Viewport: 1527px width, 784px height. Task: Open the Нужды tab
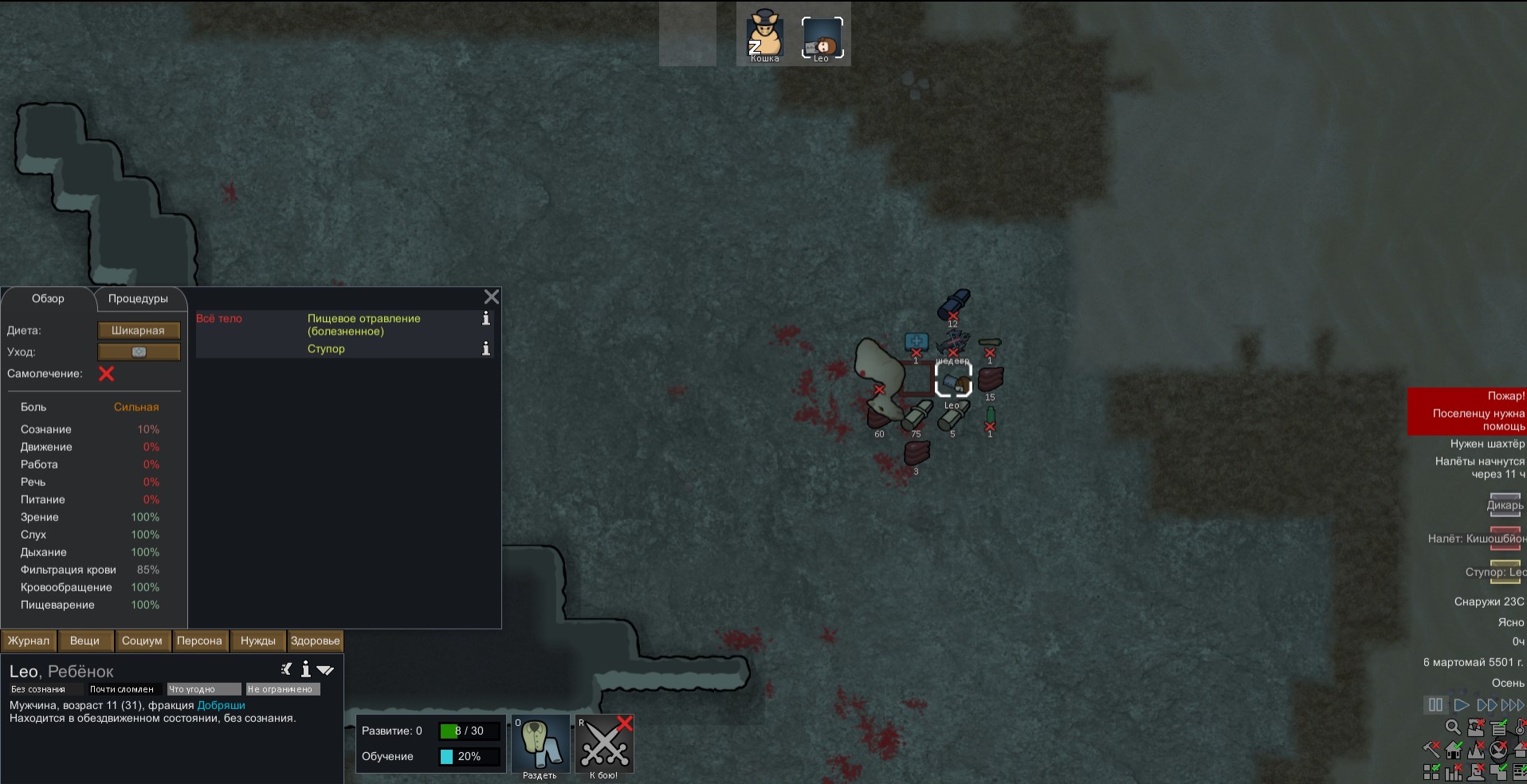[x=258, y=641]
